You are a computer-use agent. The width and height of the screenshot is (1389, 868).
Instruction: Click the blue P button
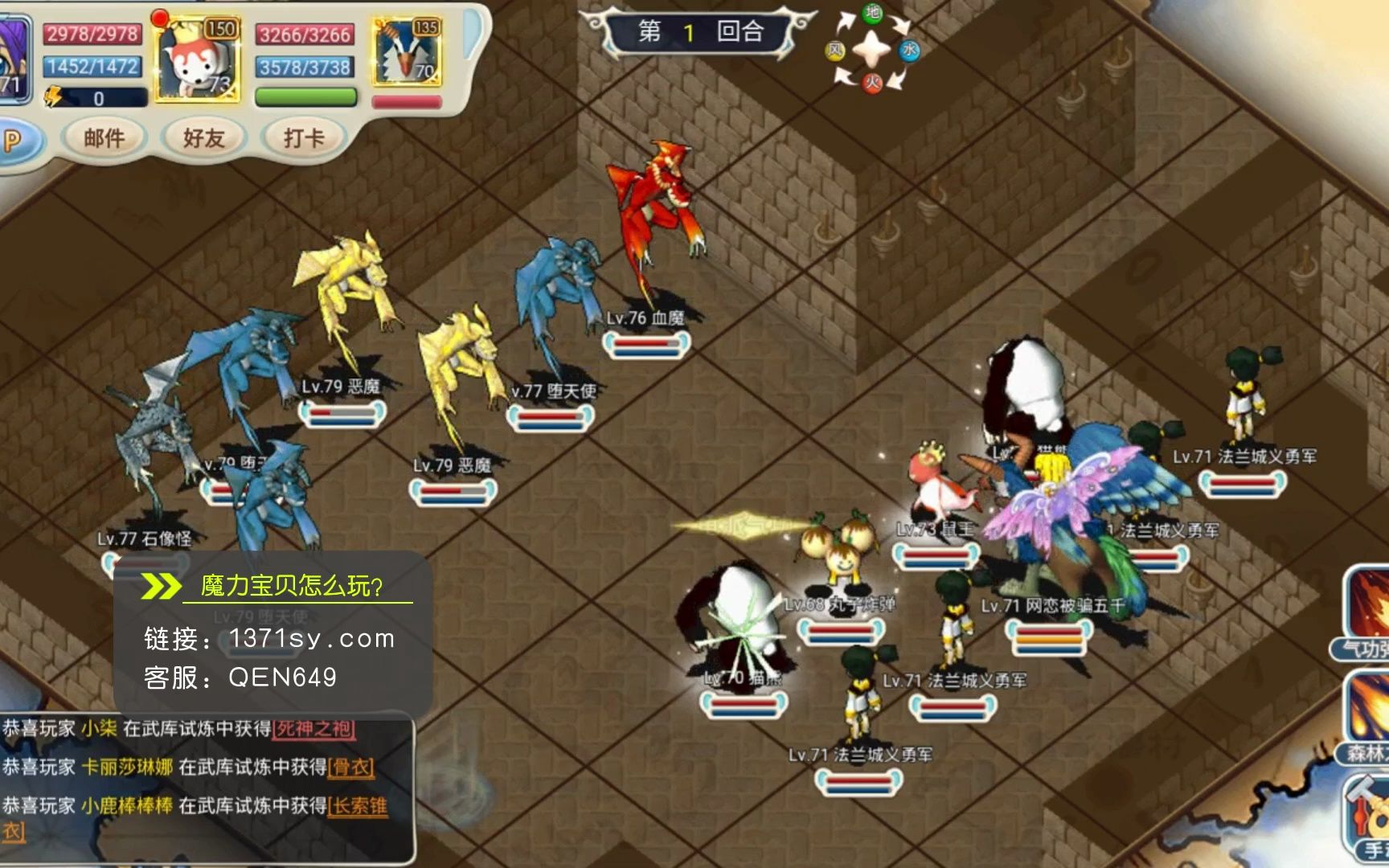pos(13,141)
